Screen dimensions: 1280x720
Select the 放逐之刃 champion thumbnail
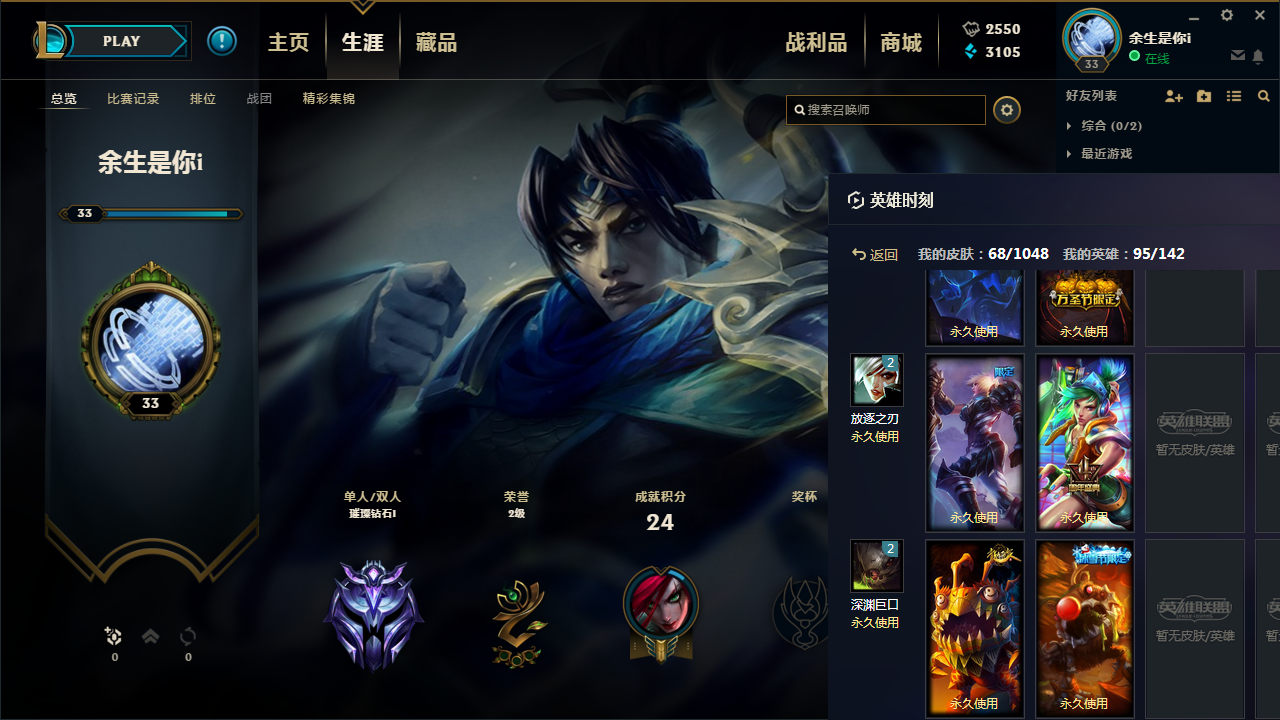875,380
